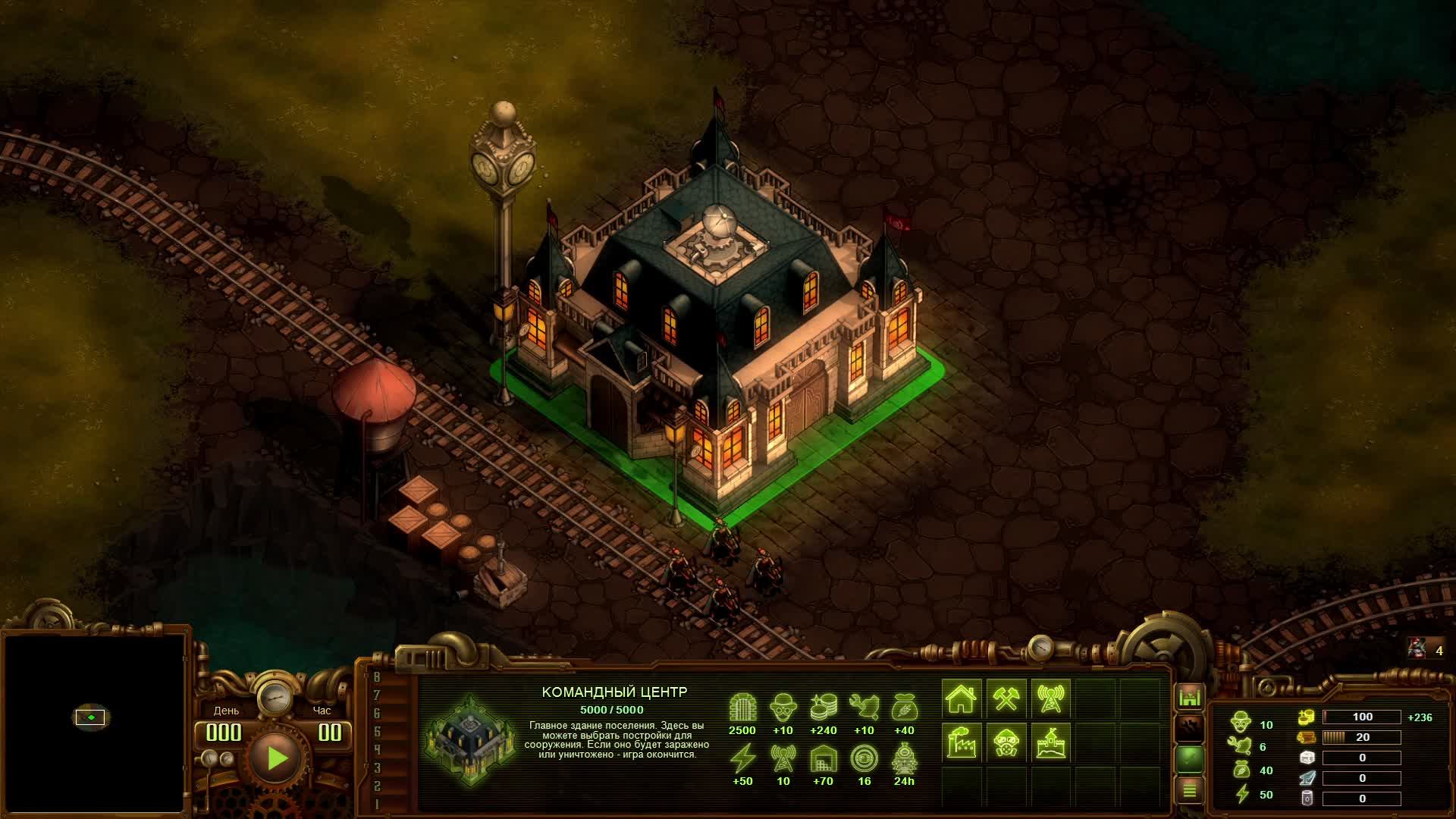
Task: Open the gas mask soldier category
Action: coord(1006,742)
